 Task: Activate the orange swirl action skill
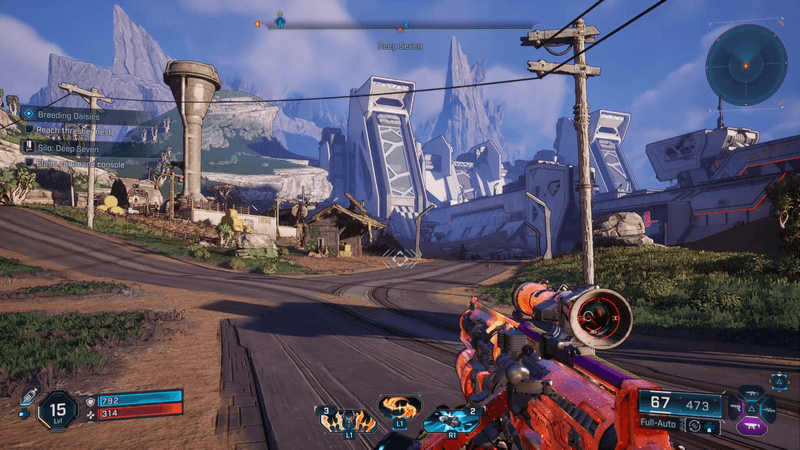click(399, 408)
